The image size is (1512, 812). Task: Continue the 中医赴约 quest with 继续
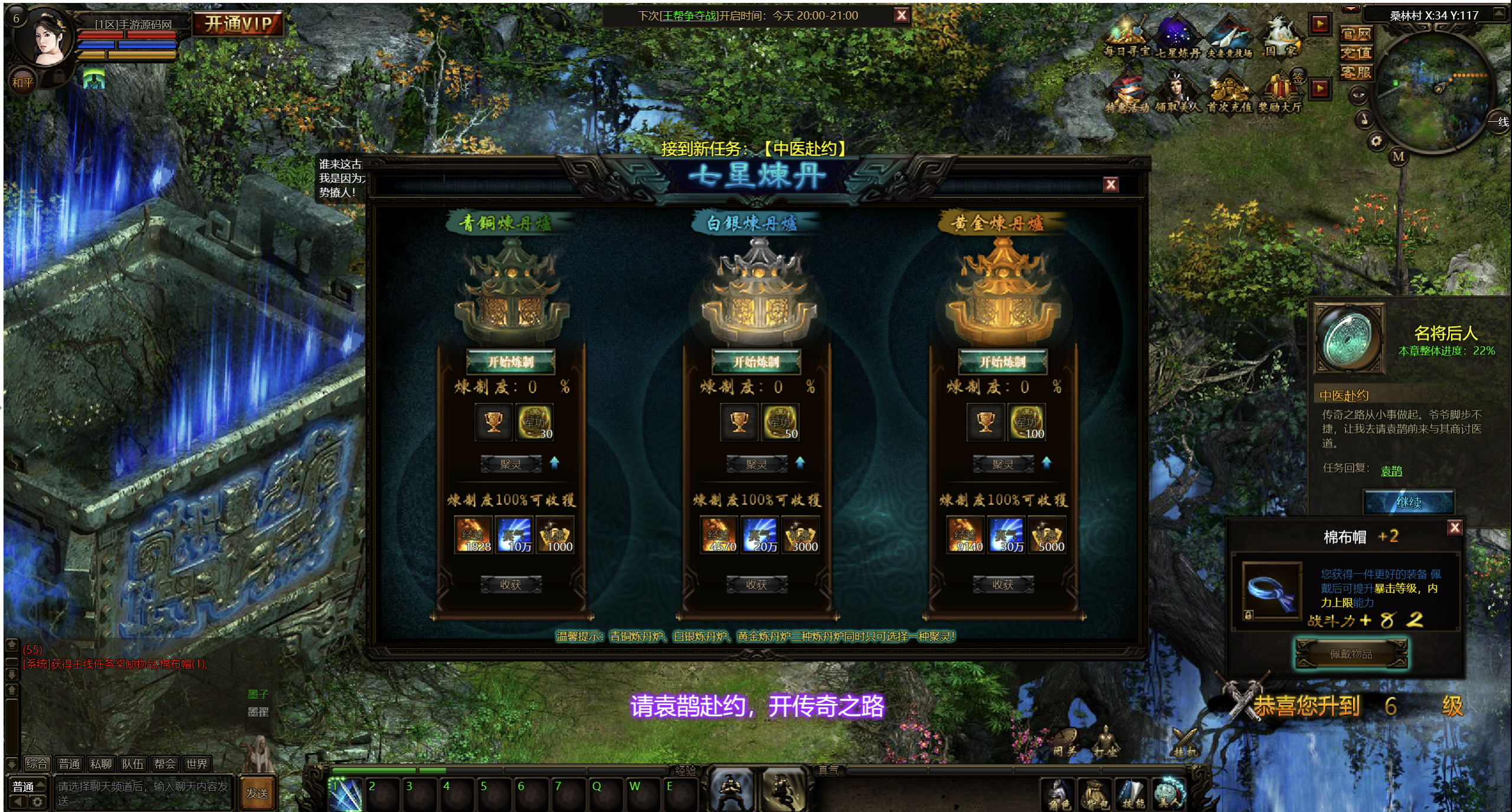click(x=1409, y=502)
